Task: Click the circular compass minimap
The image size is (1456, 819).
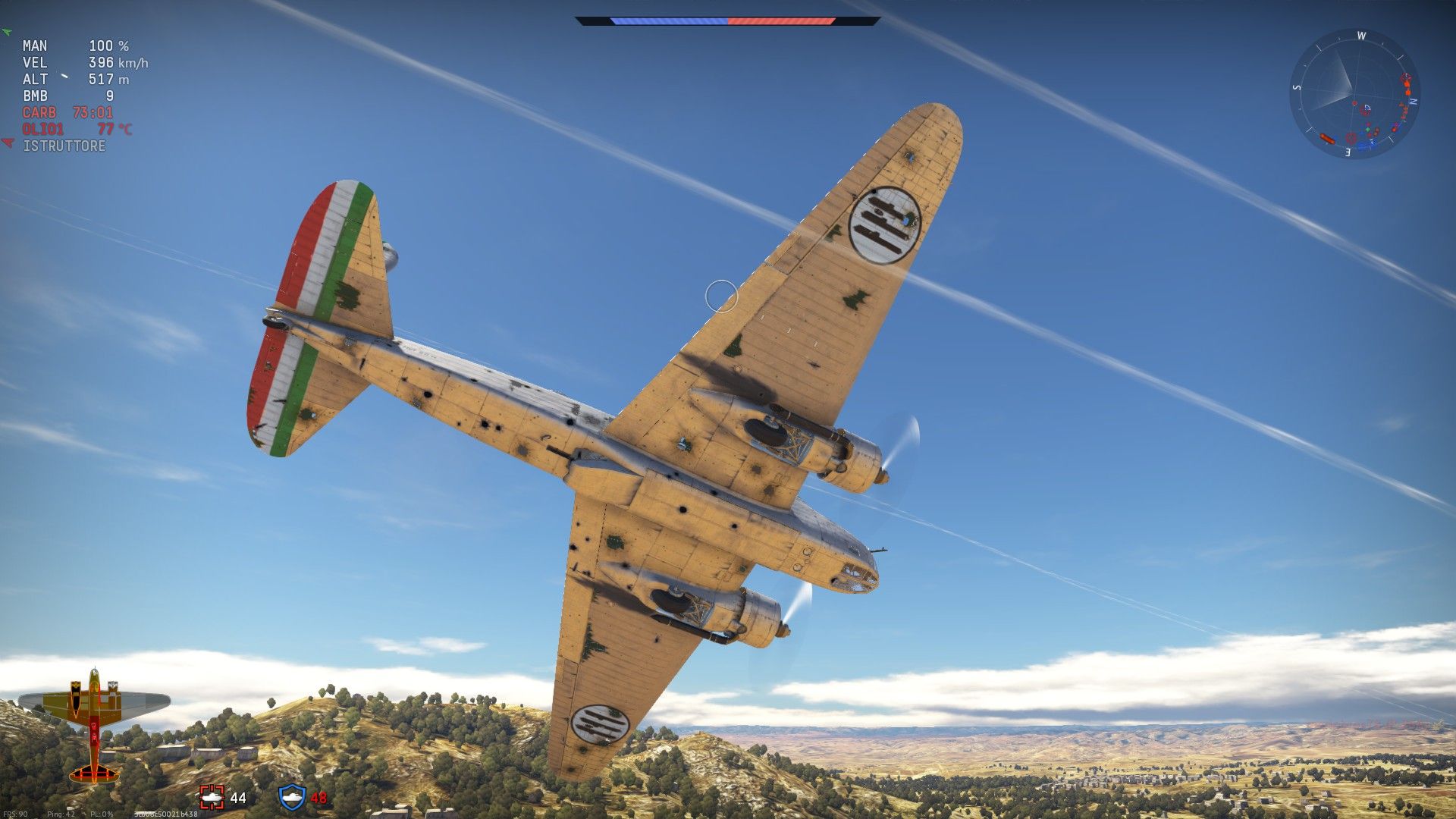Action: pos(1354,94)
